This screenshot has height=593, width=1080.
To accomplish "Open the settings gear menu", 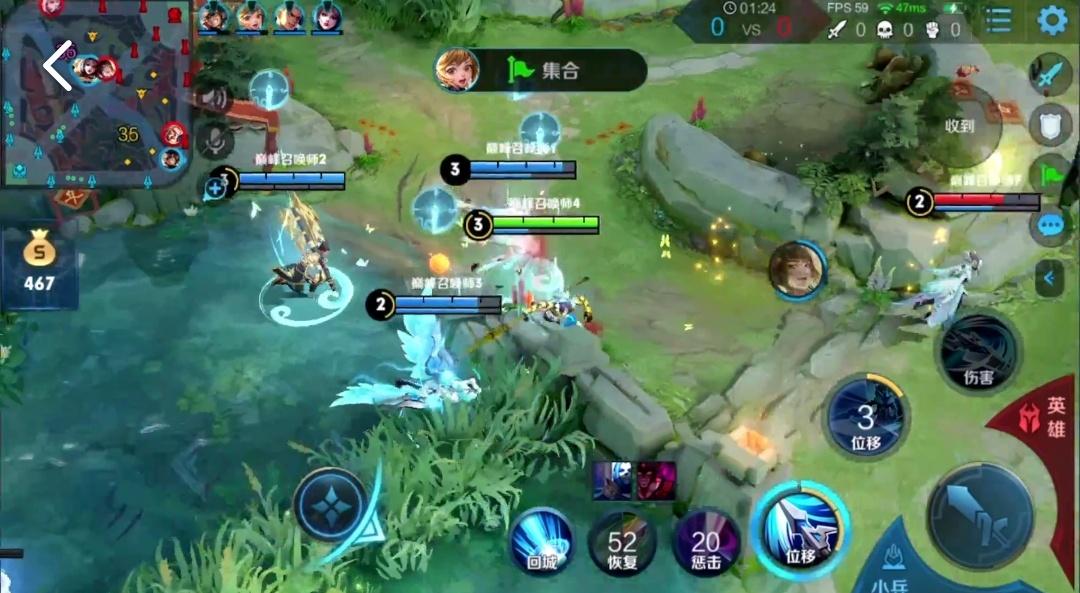I will [1051, 20].
